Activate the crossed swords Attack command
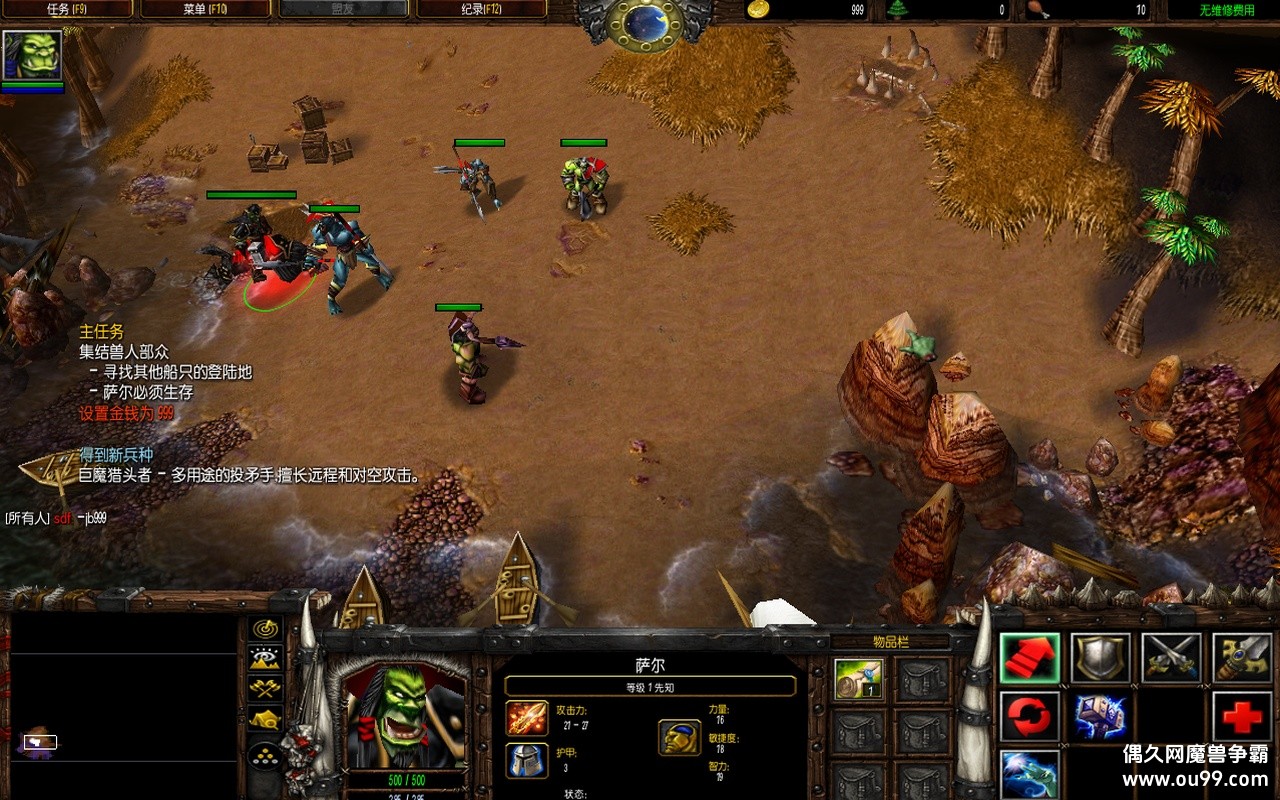1280x800 pixels. tap(1171, 658)
